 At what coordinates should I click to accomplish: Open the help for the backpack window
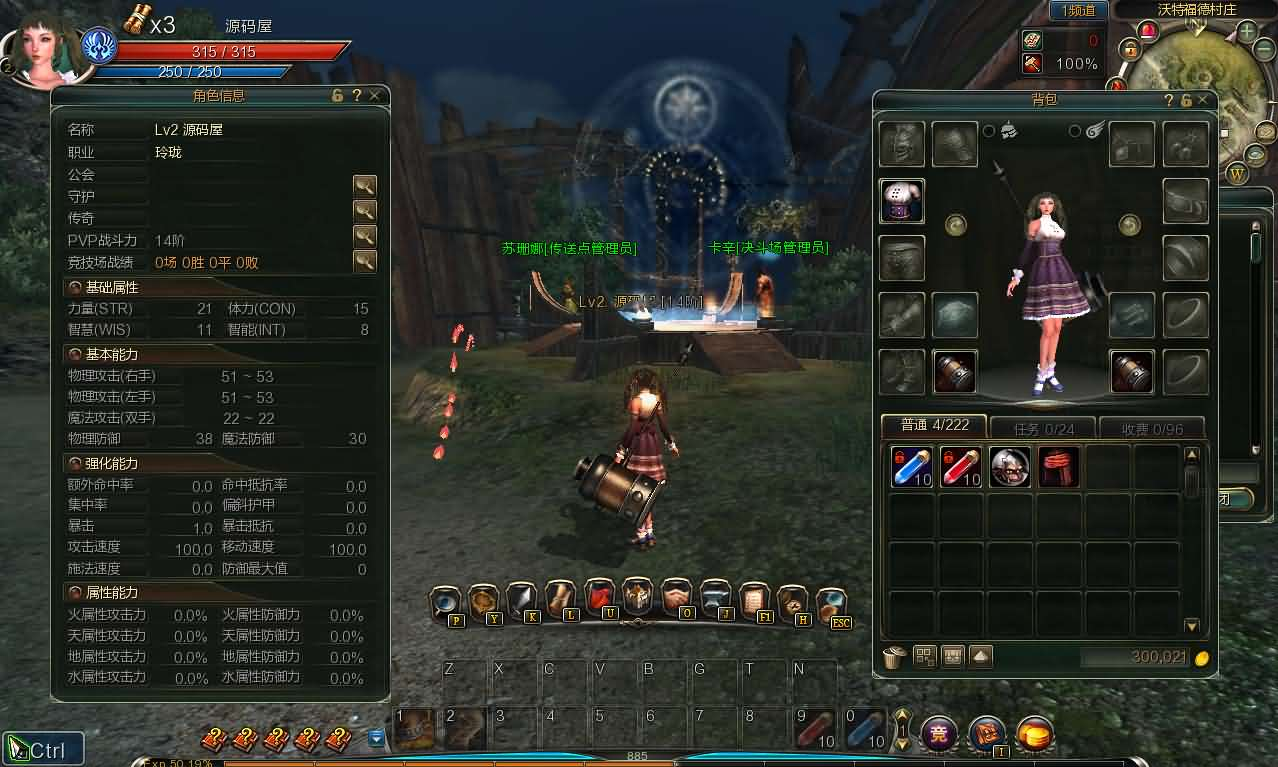[x=1169, y=100]
